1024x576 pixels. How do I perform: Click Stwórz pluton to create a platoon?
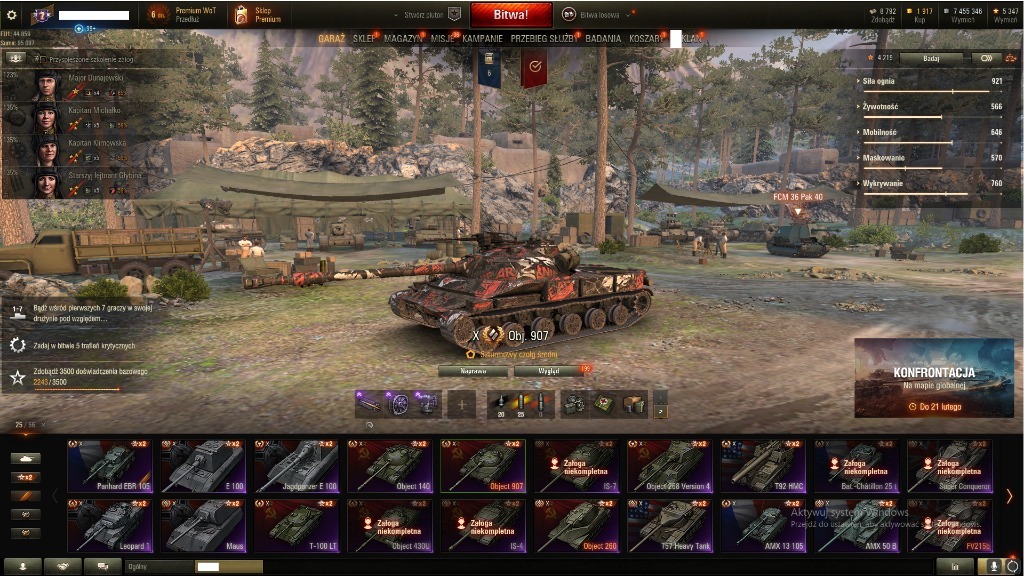tap(432, 15)
